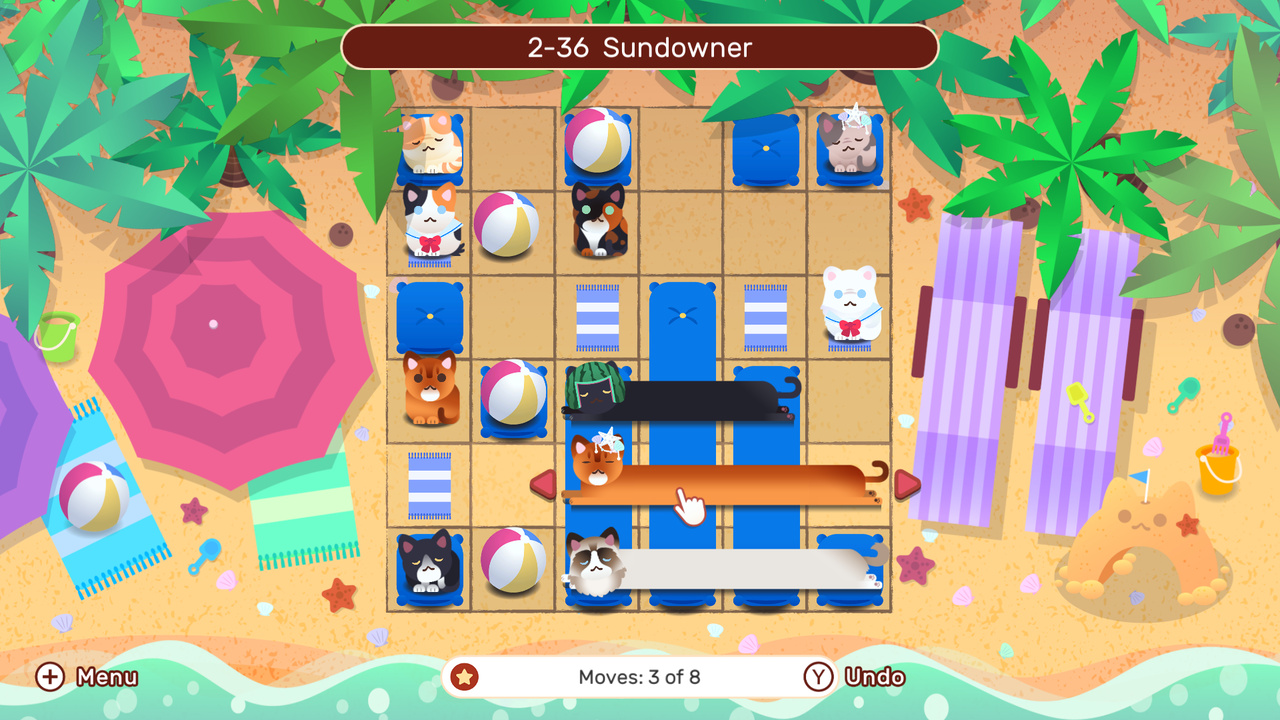Click the 2-36 Sundowner level title banner

point(639,47)
